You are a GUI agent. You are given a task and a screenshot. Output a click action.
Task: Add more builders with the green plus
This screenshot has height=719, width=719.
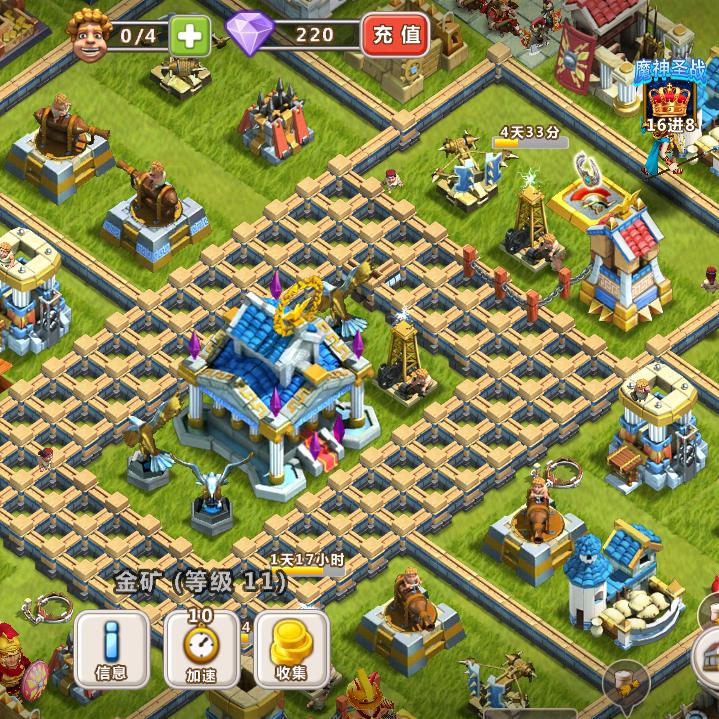click(187, 36)
